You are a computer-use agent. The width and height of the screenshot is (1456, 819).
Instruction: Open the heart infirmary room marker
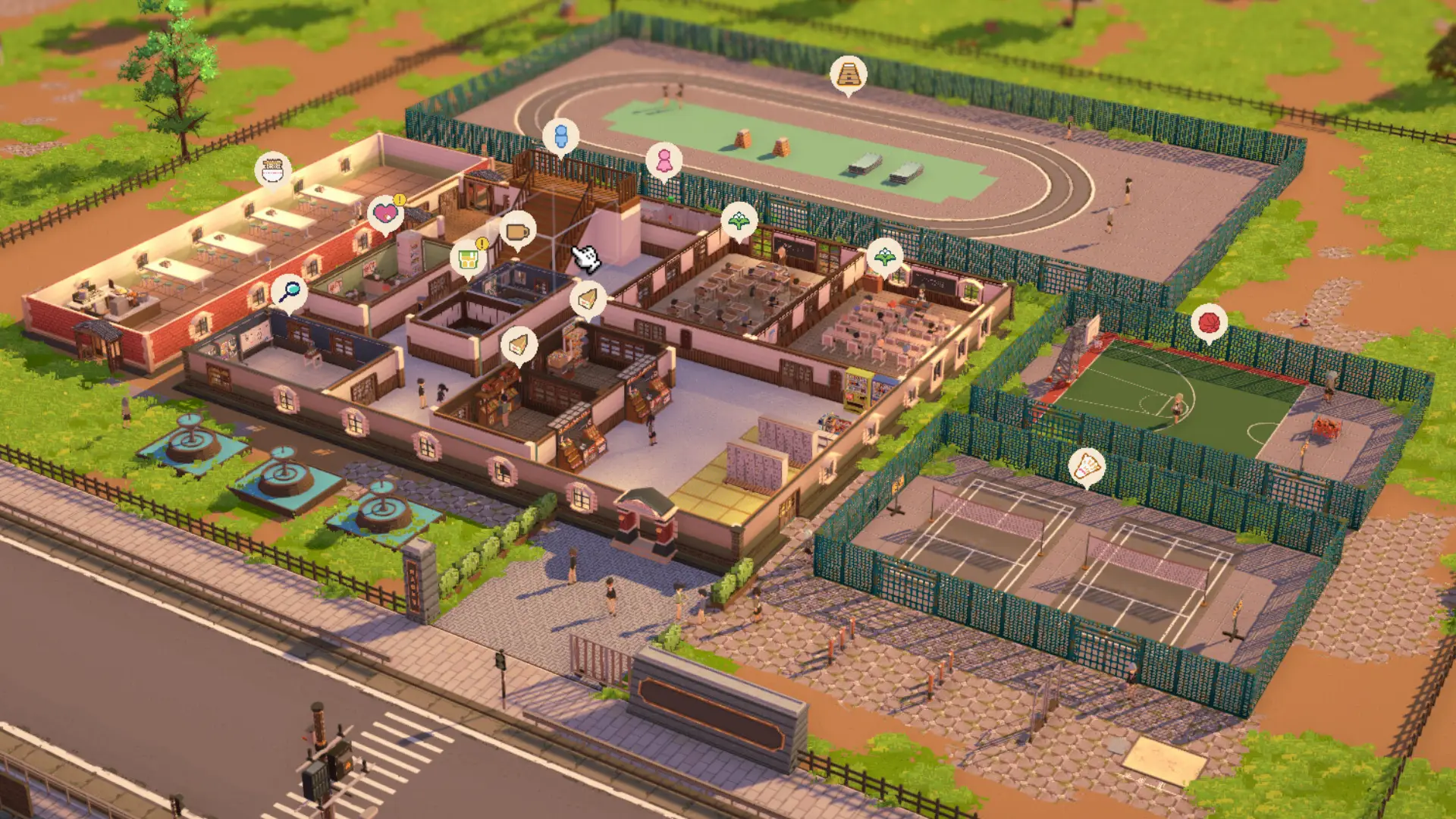pyautogui.click(x=385, y=213)
